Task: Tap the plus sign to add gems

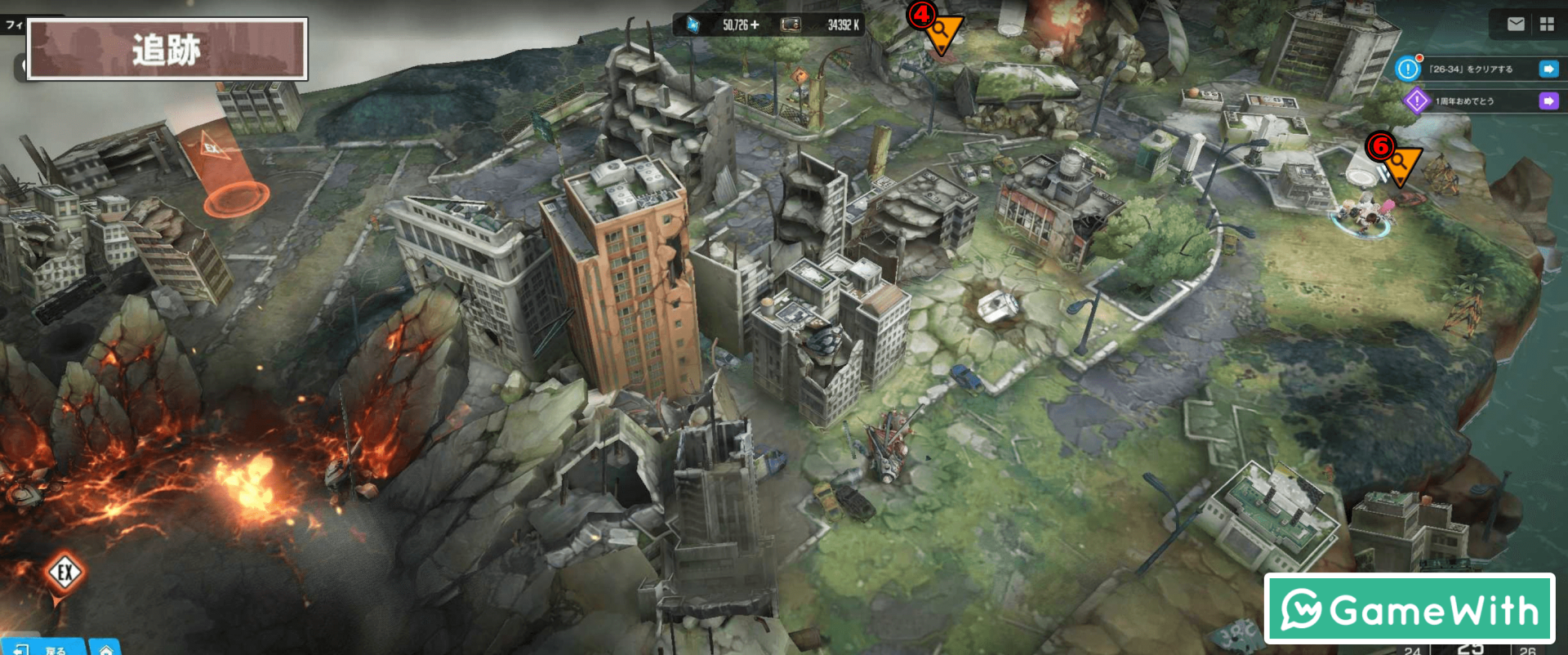Action: [755, 25]
